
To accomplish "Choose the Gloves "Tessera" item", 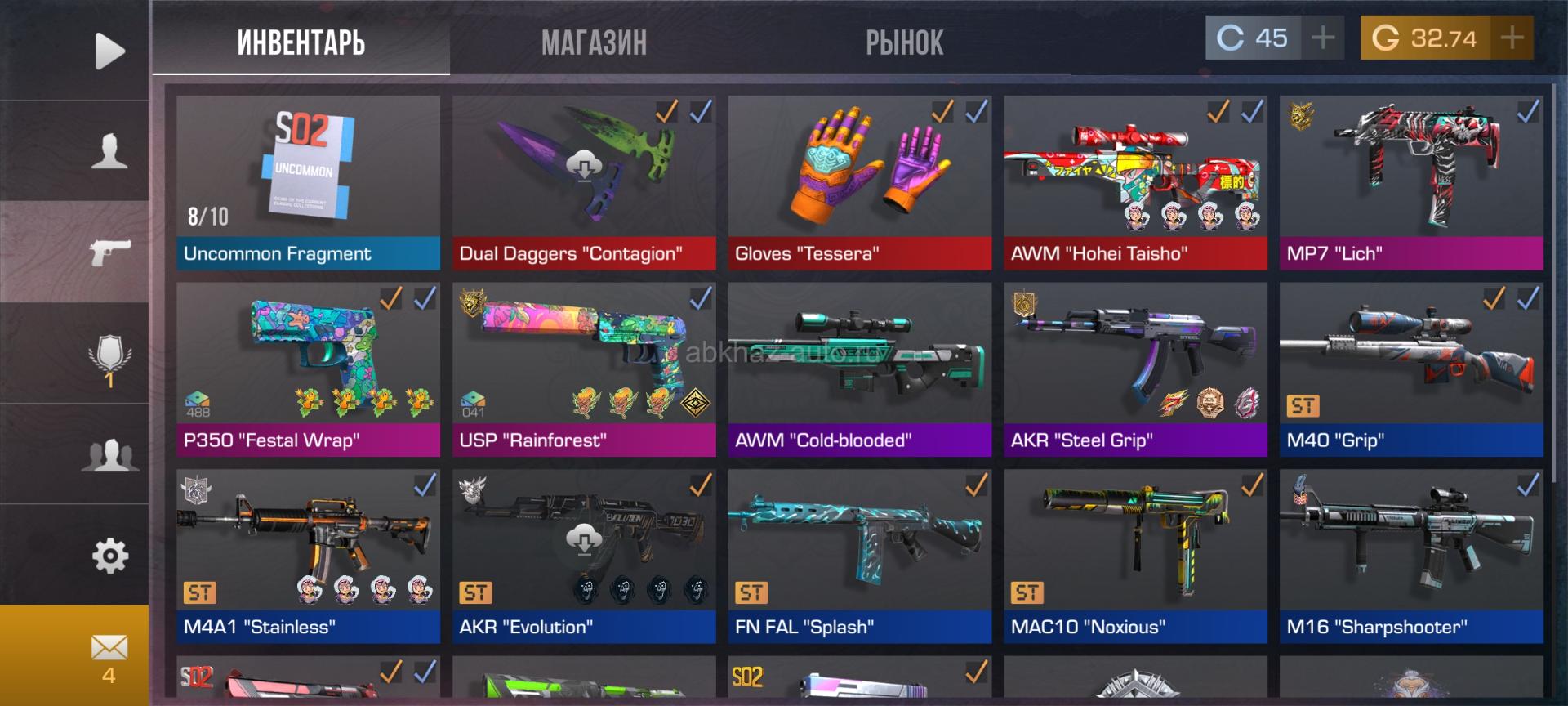I will 859,182.
